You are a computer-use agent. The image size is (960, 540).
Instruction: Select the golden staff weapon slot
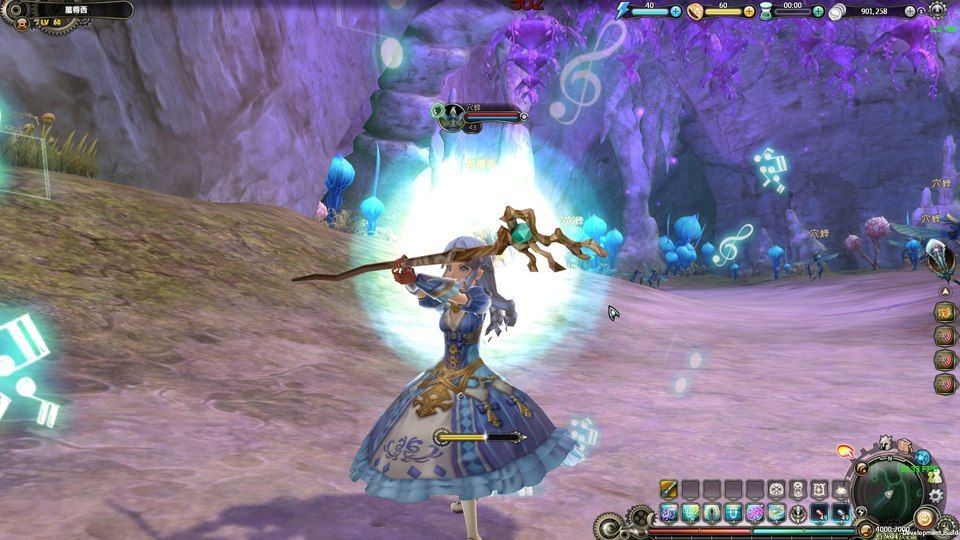[669, 489]
